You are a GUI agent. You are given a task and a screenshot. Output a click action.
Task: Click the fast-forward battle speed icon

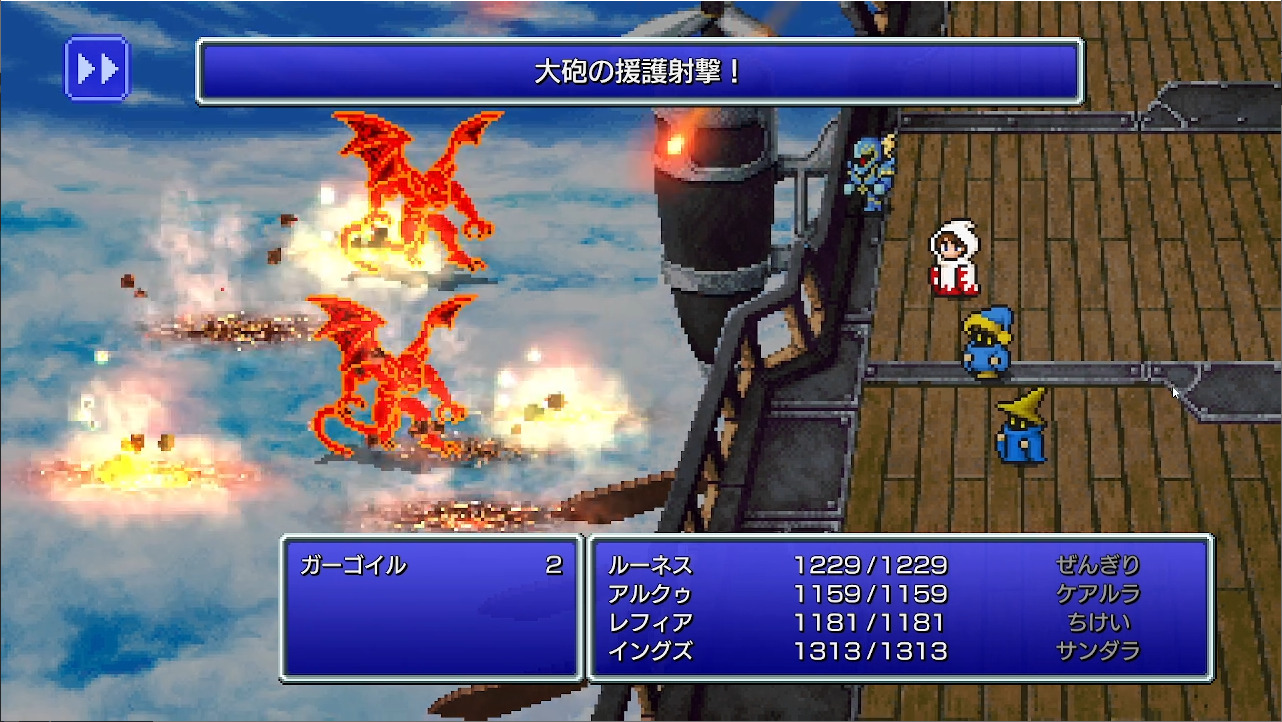click(96, 68)
